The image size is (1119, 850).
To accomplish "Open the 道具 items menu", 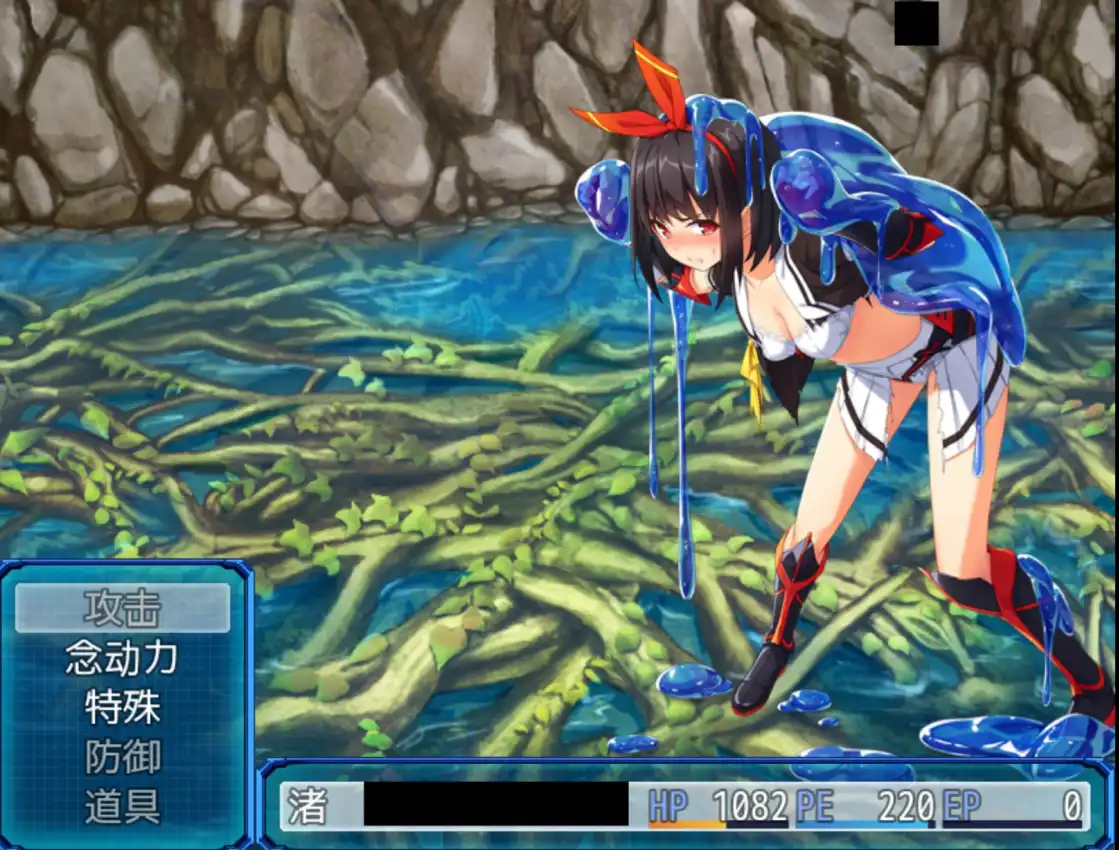I will pos(122,807).
